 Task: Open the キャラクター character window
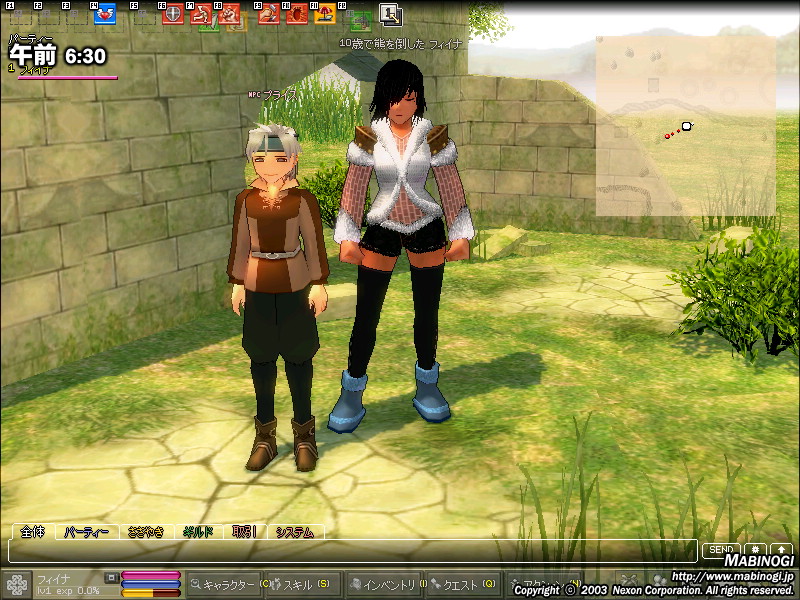(224, 584)
